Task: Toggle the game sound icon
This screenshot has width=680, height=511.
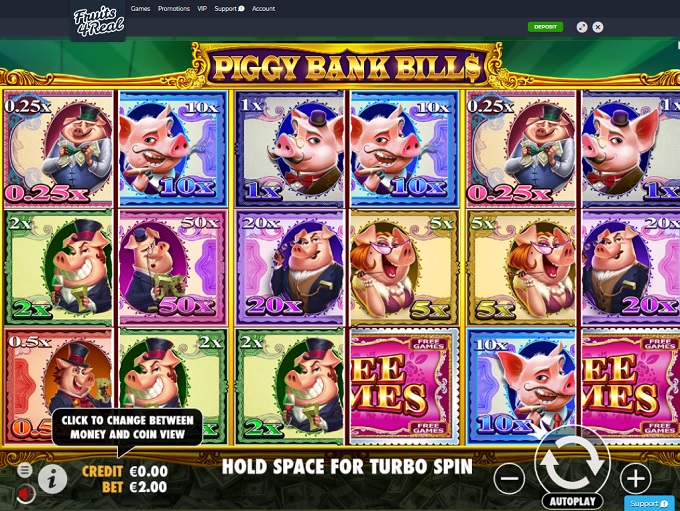Action: click(25, 492)
